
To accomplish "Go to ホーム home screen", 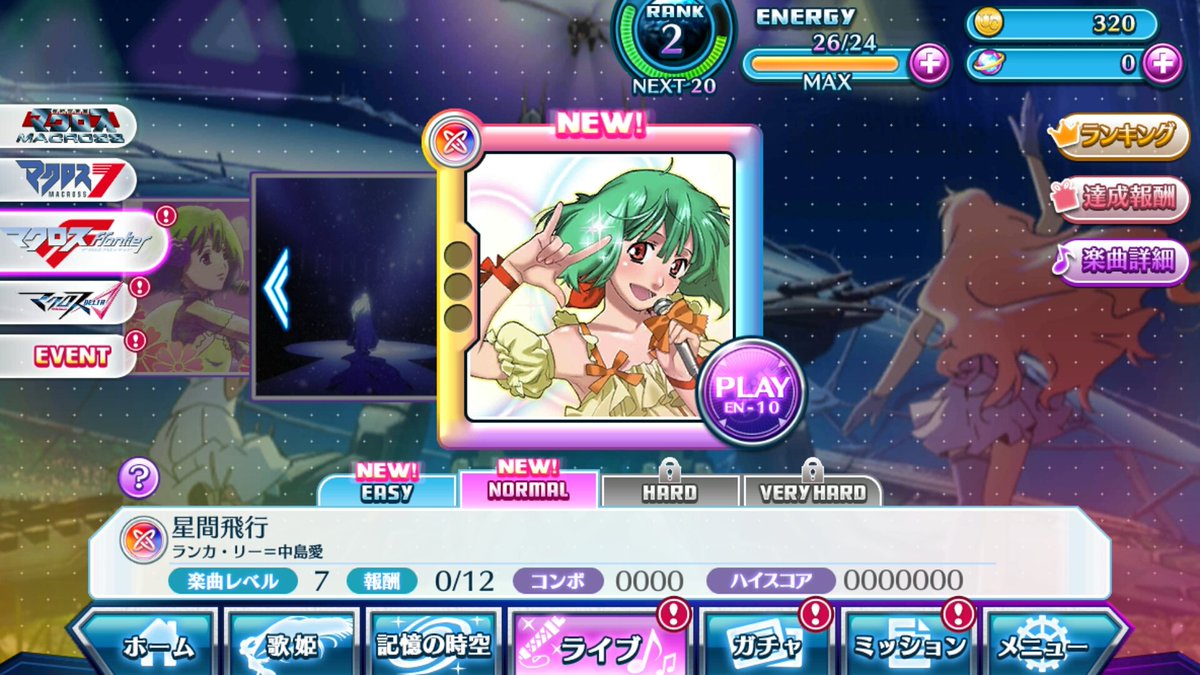I will (148, 644).
